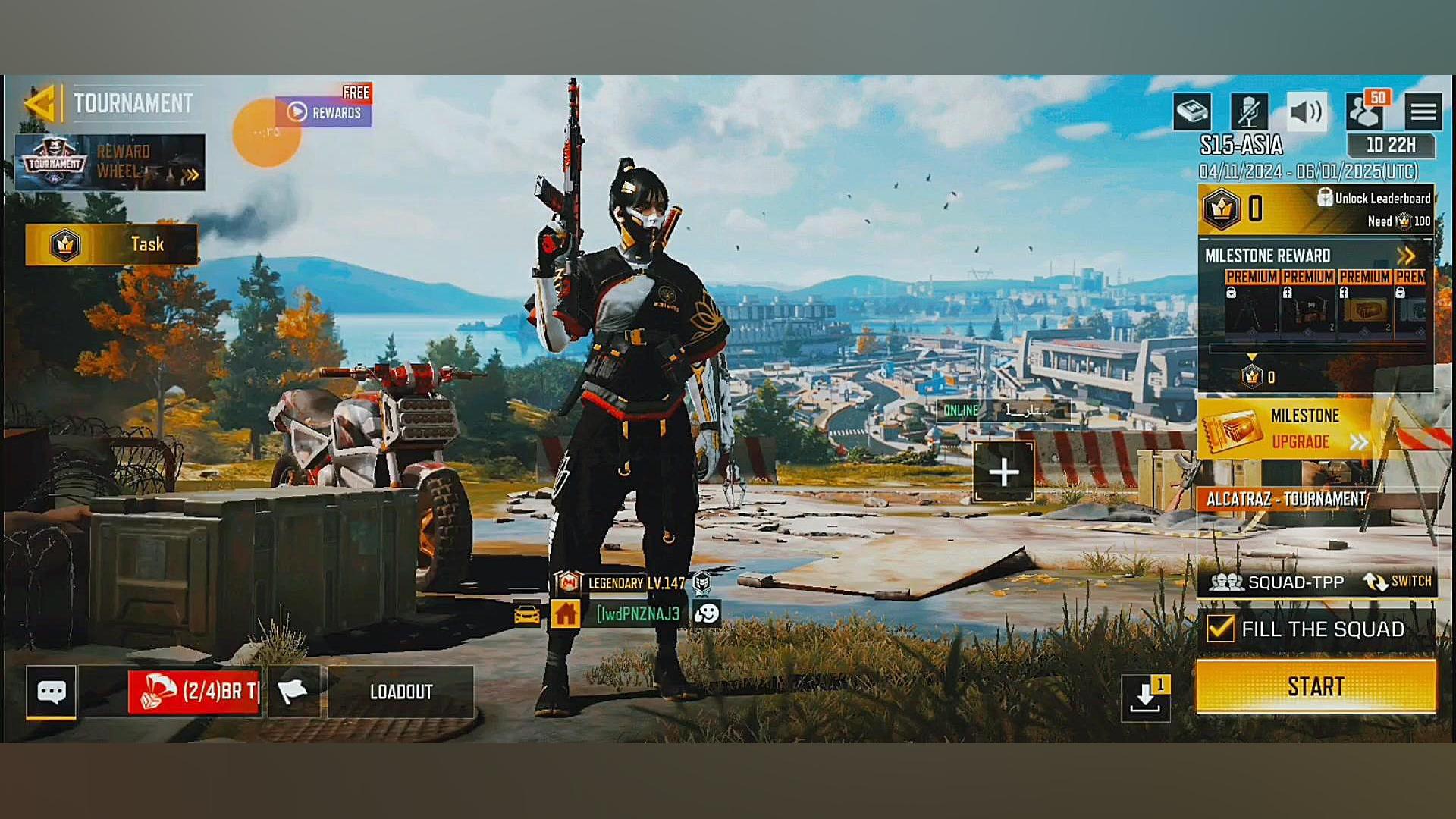
Task: Go back using the yellow arrow
Action: 39,103
